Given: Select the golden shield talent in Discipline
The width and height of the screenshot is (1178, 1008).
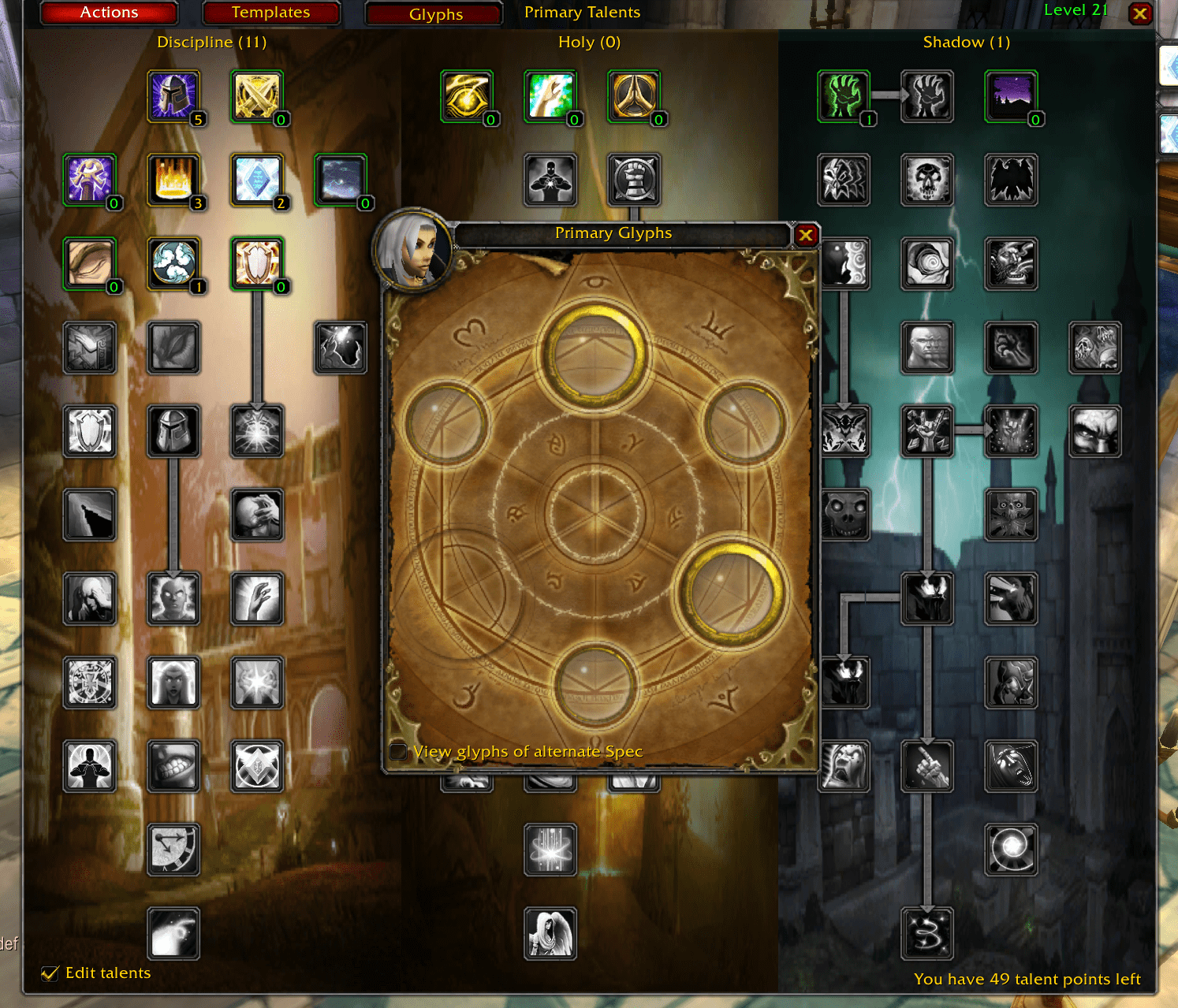Looking at the screenshot, I should coord(258,264).
